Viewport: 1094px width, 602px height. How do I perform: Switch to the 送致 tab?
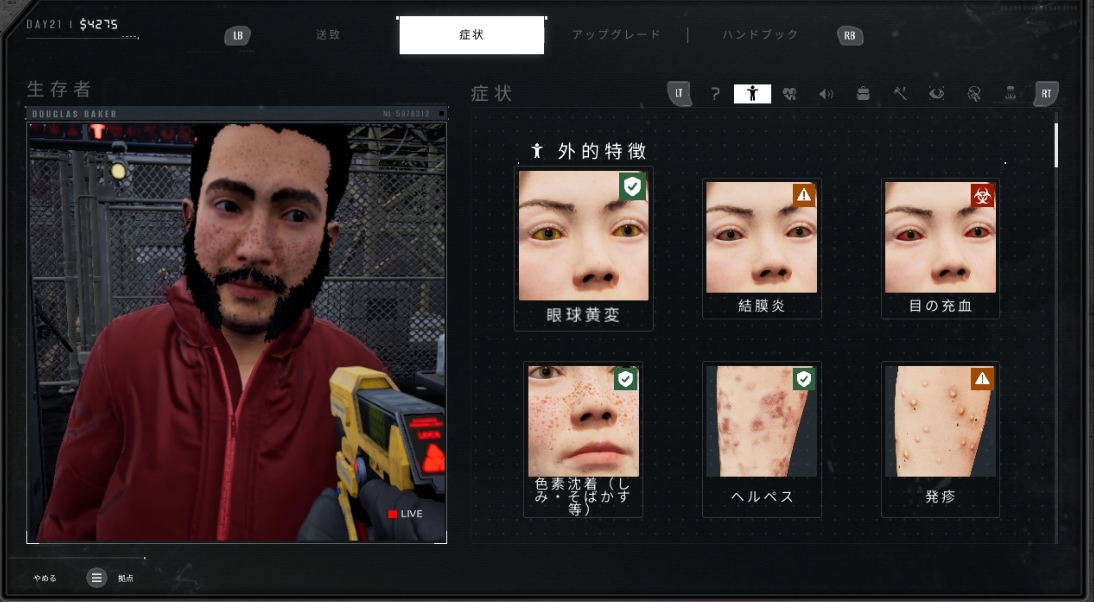pos(328,35)
